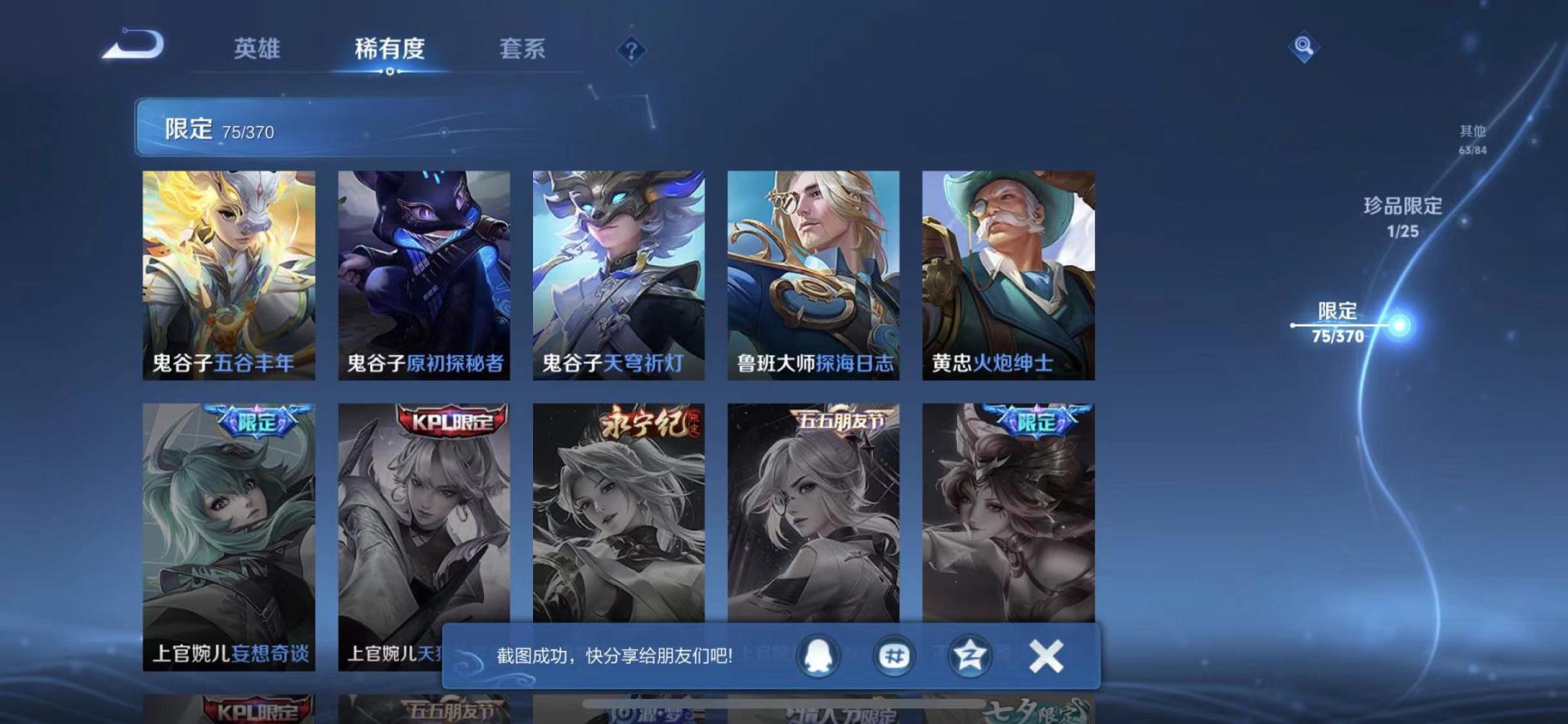
Task: View the 鲁班大师探海日志 skin
Action: [x=813, y=275]
